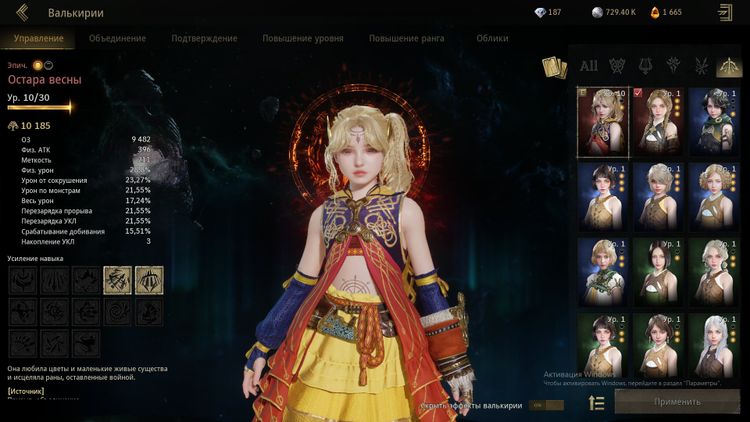The image size is (750, 422).
Task: Open the Облики tab
Action: [x=492, y=38]
